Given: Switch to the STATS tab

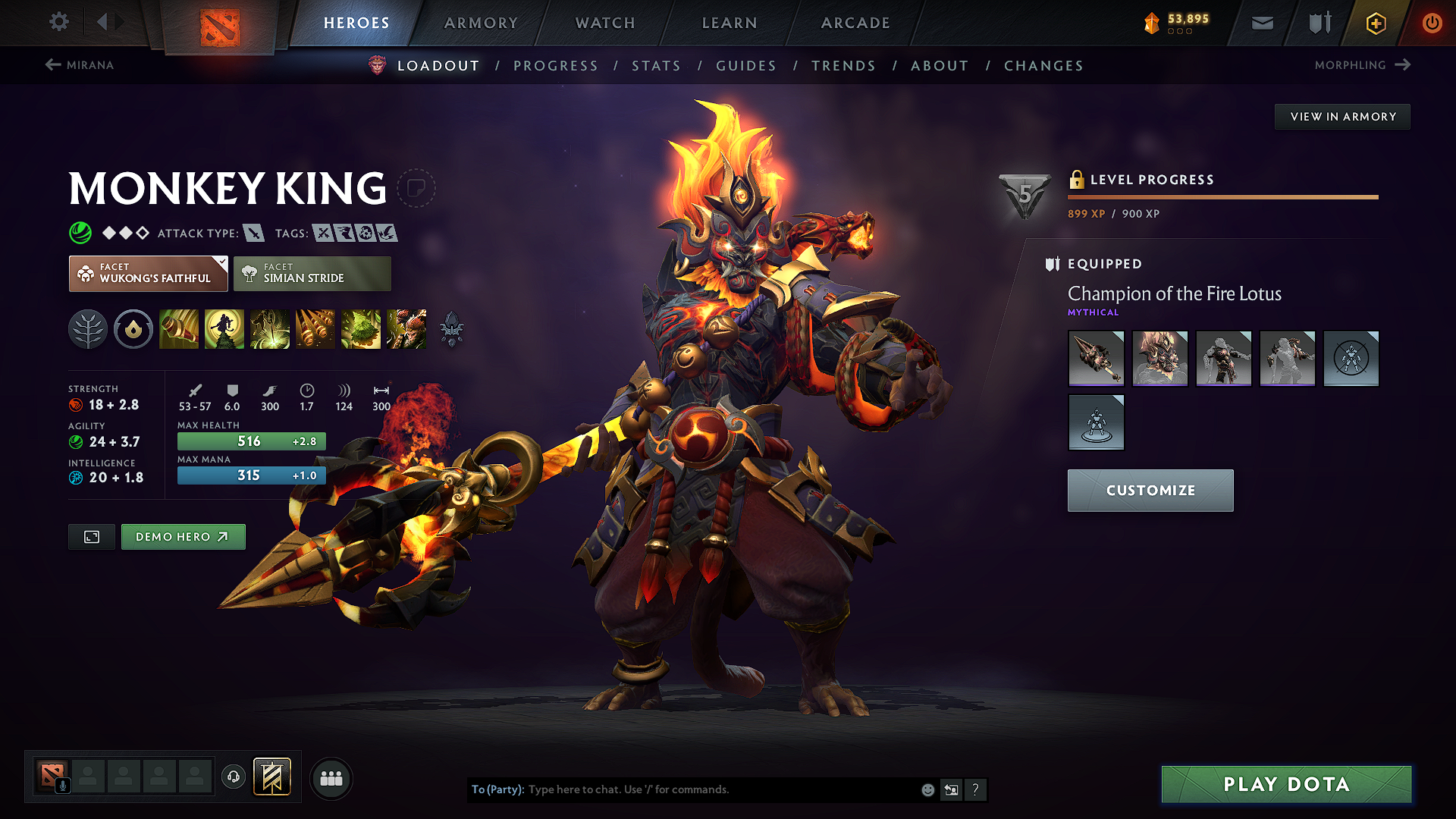Looking at the screenshot, I should pos(657,65).
